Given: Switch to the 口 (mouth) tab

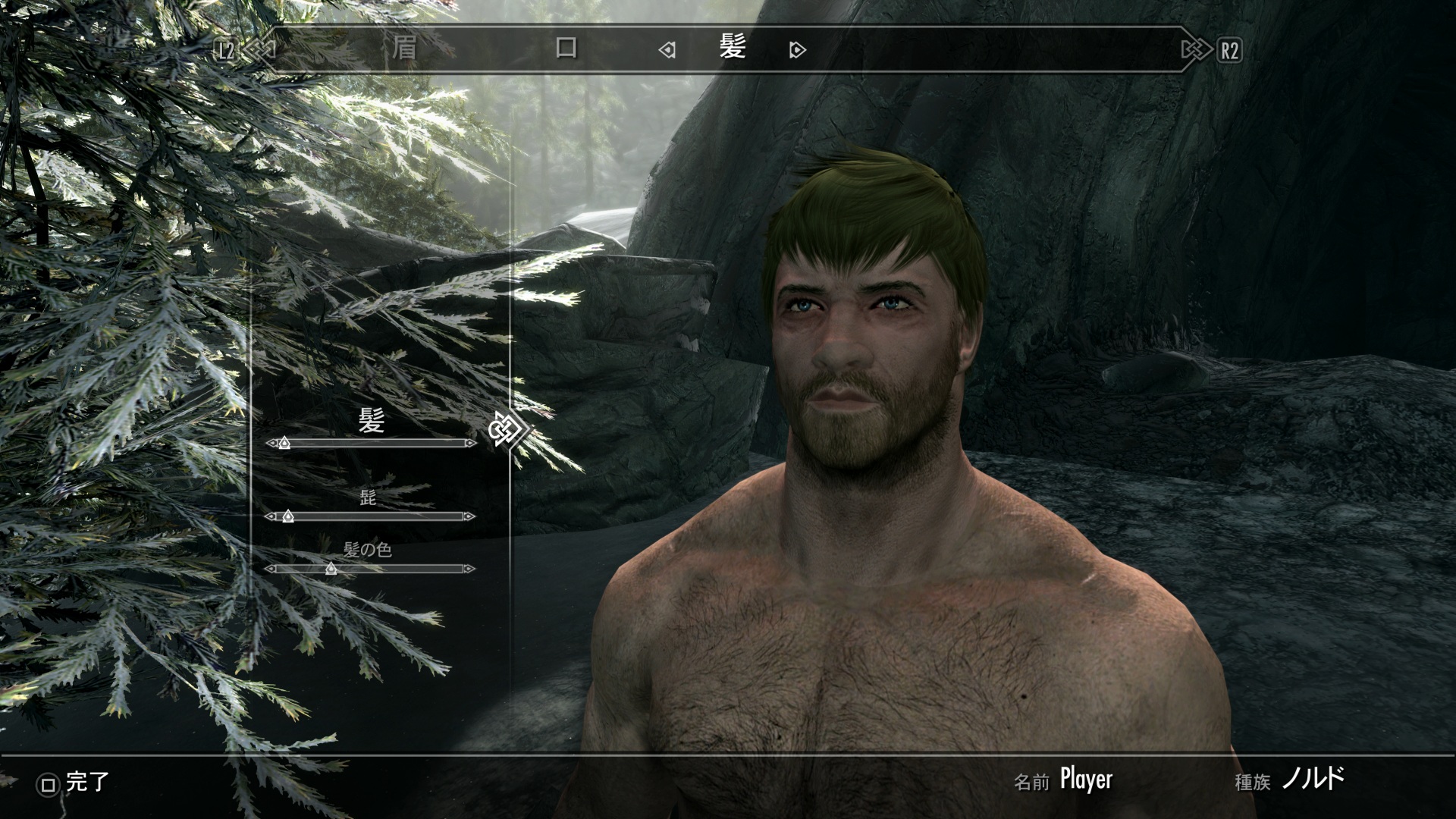Looking at the screenshot, I should coord(566,49).
